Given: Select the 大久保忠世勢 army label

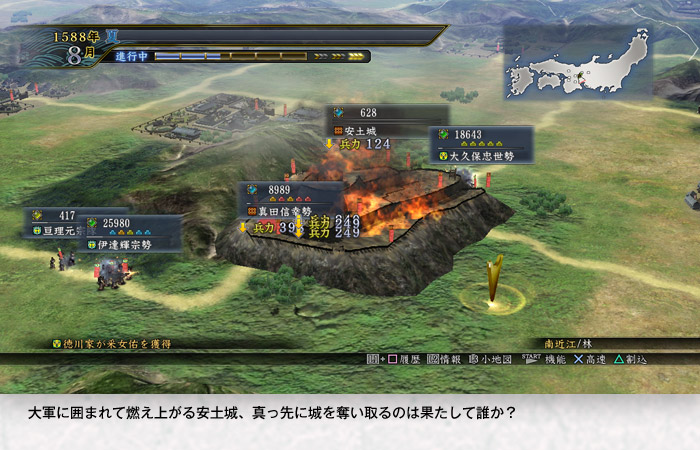Looking at the screenshot, I should [481, 156].
